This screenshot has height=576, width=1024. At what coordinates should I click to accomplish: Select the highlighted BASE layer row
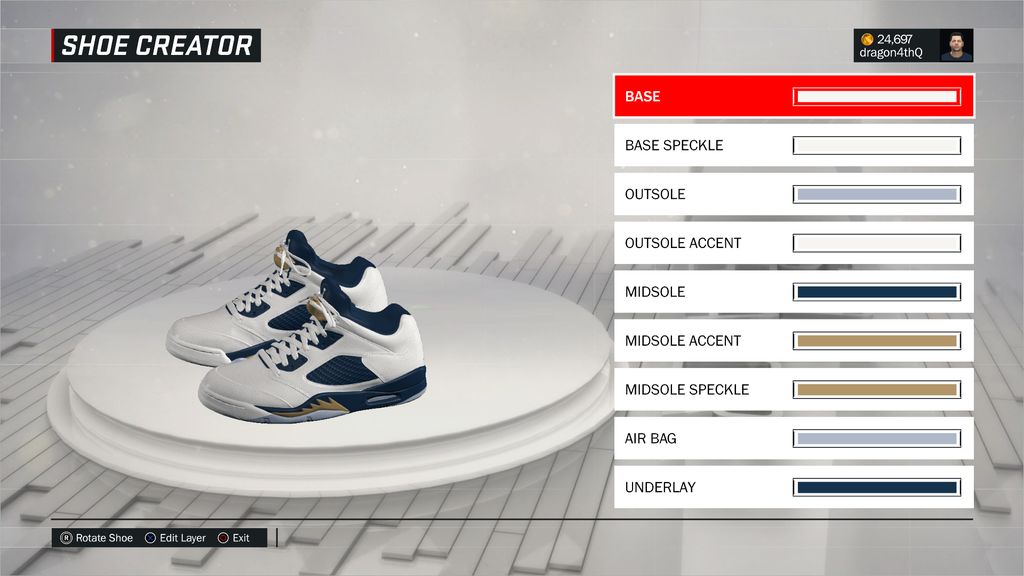point(793,97)
